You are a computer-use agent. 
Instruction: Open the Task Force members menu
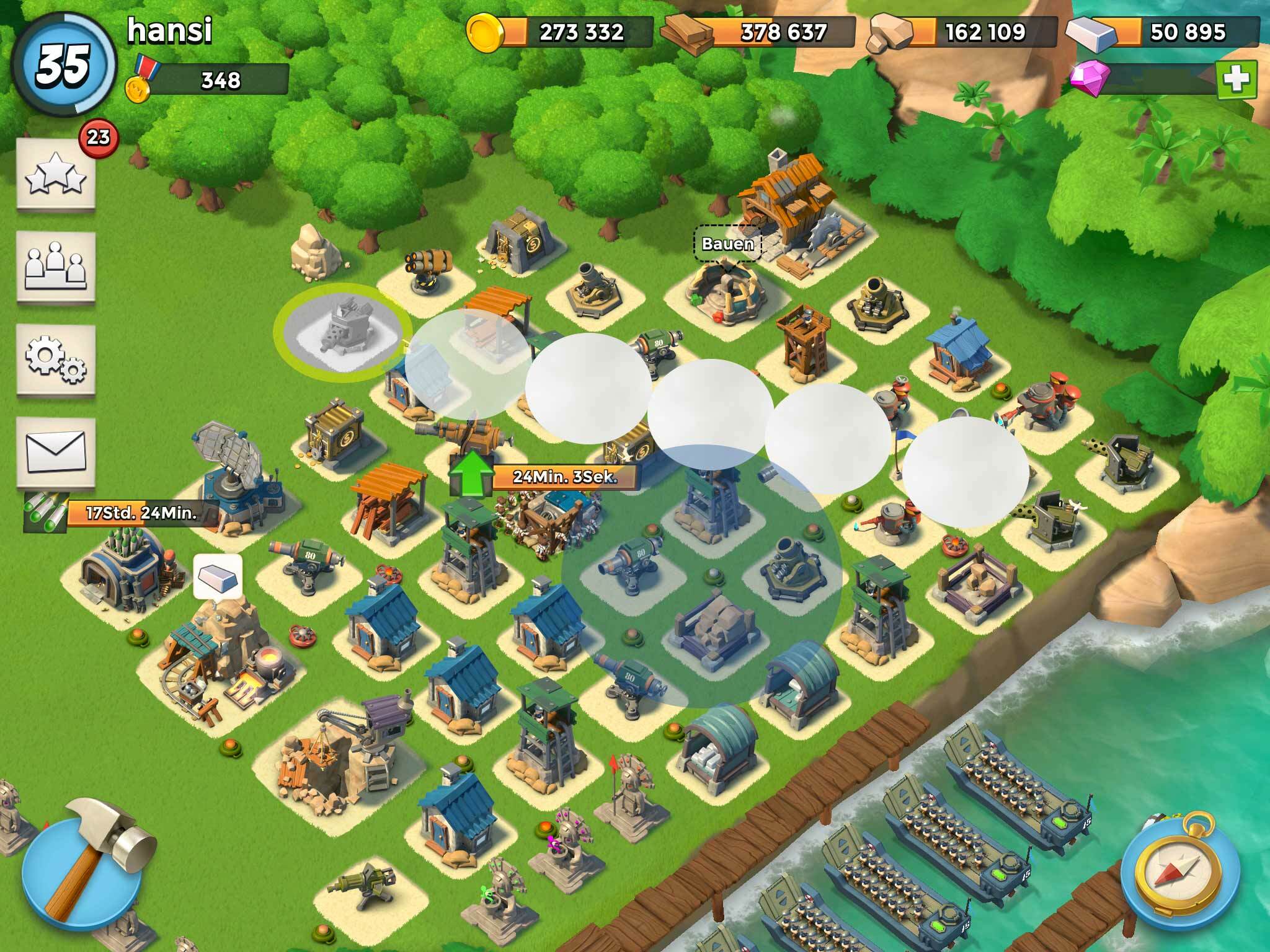tap(55, 266)
